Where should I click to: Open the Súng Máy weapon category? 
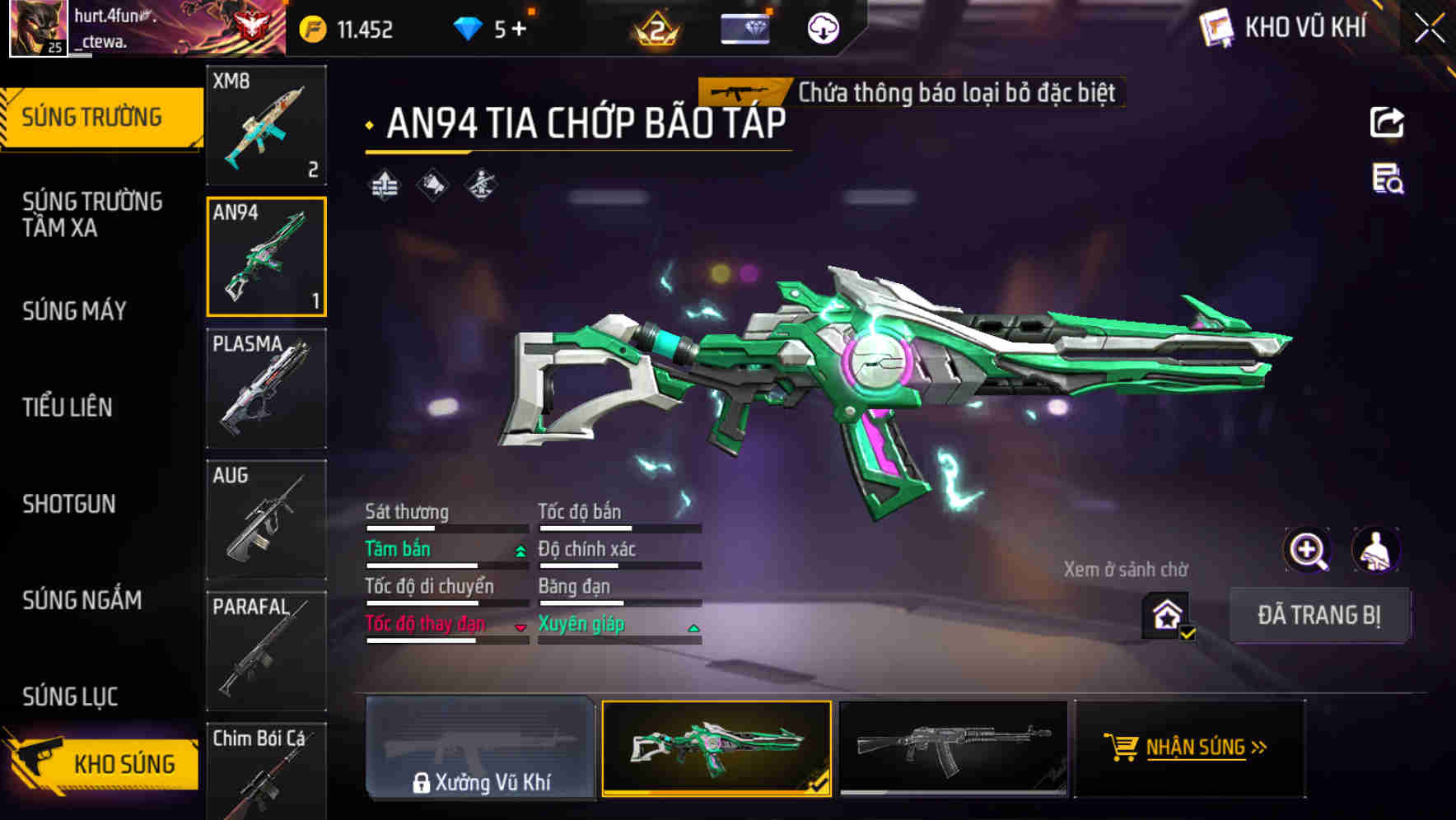[75, 311]
